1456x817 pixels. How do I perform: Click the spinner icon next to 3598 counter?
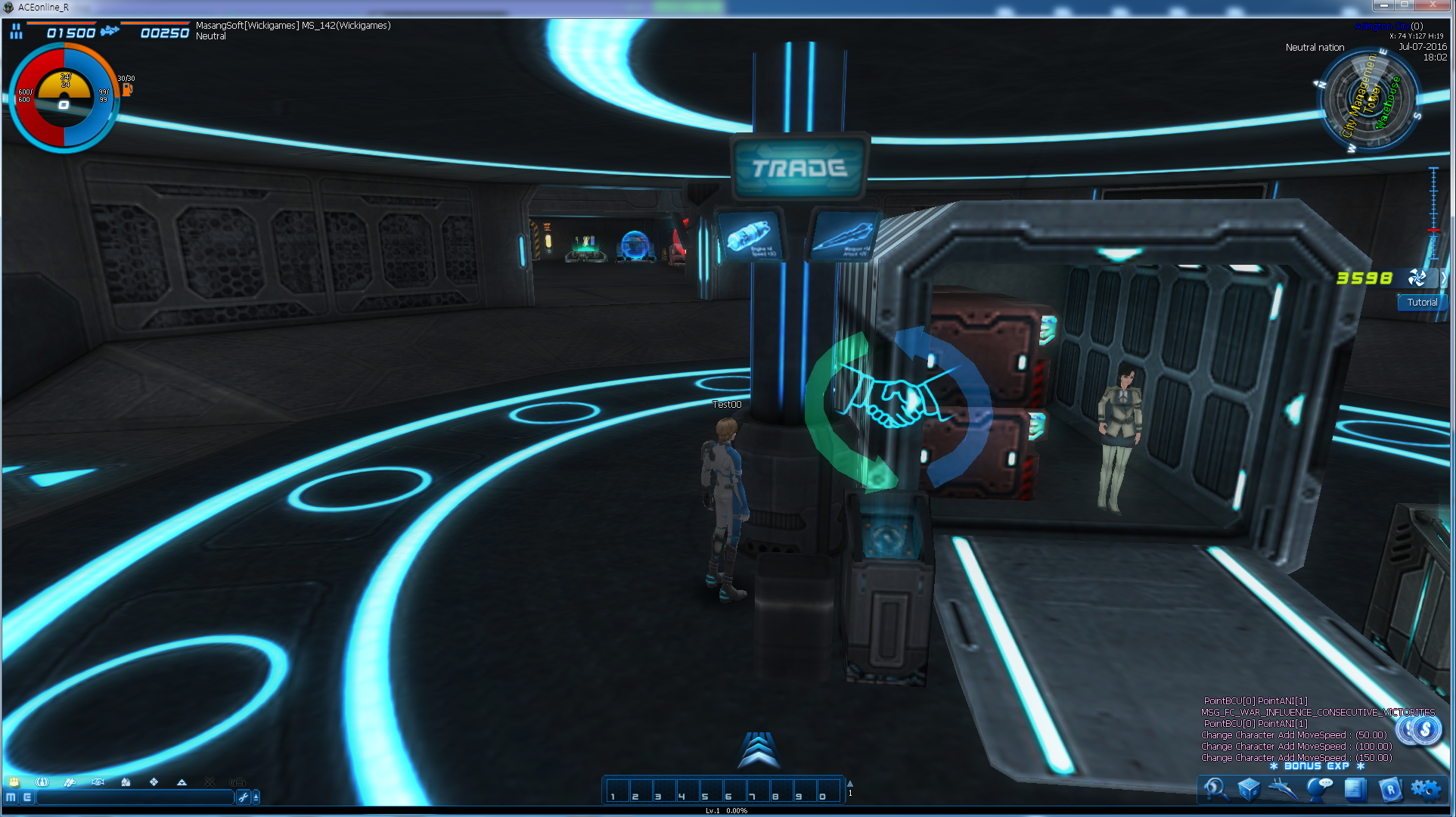[1417, 278]
